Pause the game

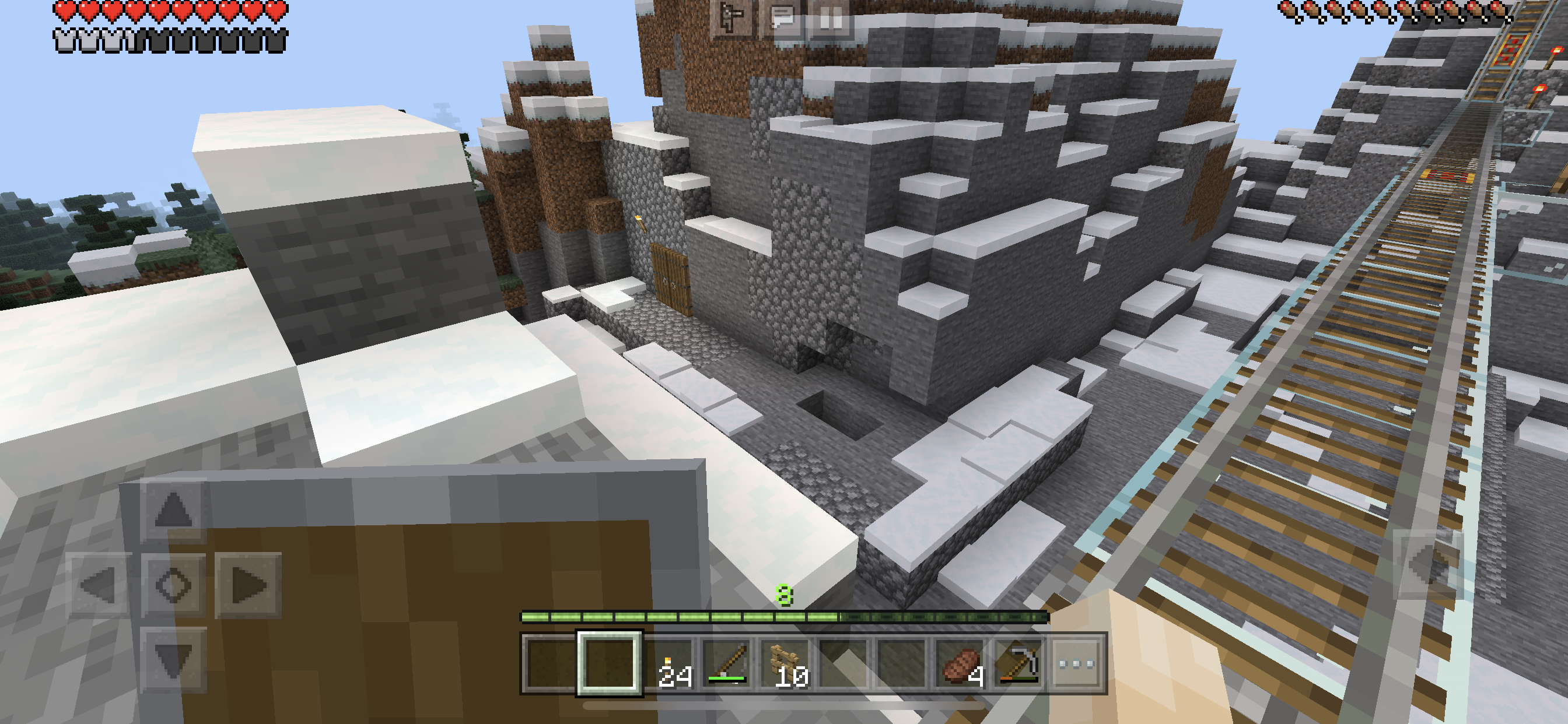831,18
